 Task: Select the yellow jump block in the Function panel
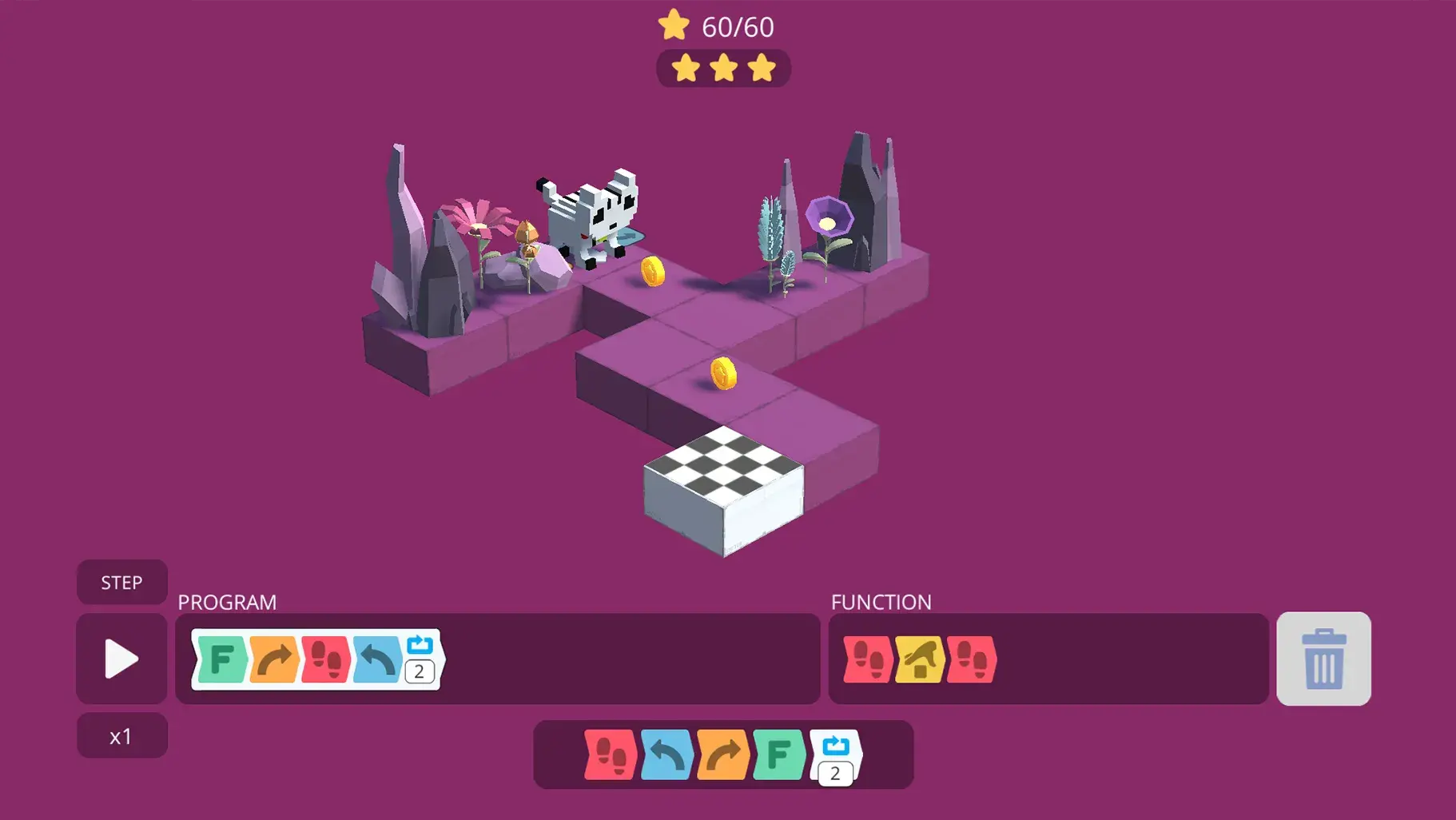point(921,660)
